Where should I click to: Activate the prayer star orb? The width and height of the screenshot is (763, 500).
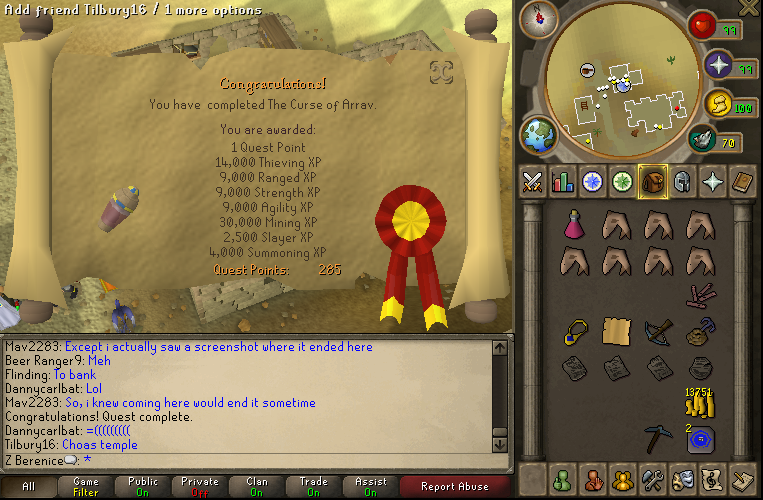(718, 66)
